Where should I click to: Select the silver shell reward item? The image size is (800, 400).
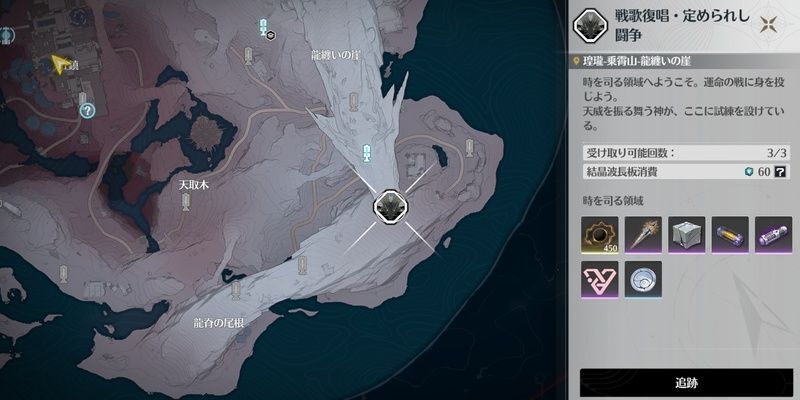[643, 281]
